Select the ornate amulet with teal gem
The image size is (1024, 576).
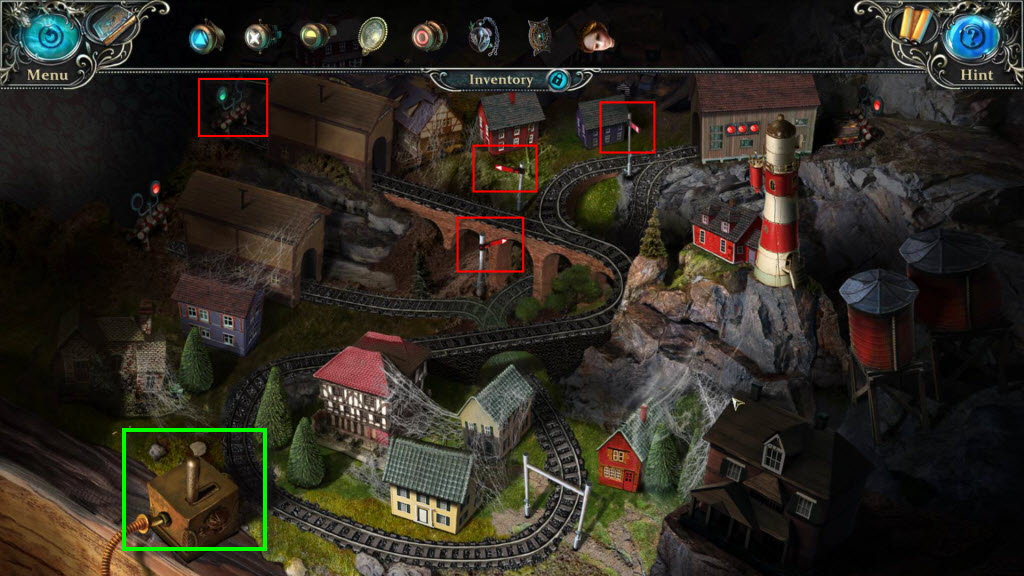(x=540, y=37)
